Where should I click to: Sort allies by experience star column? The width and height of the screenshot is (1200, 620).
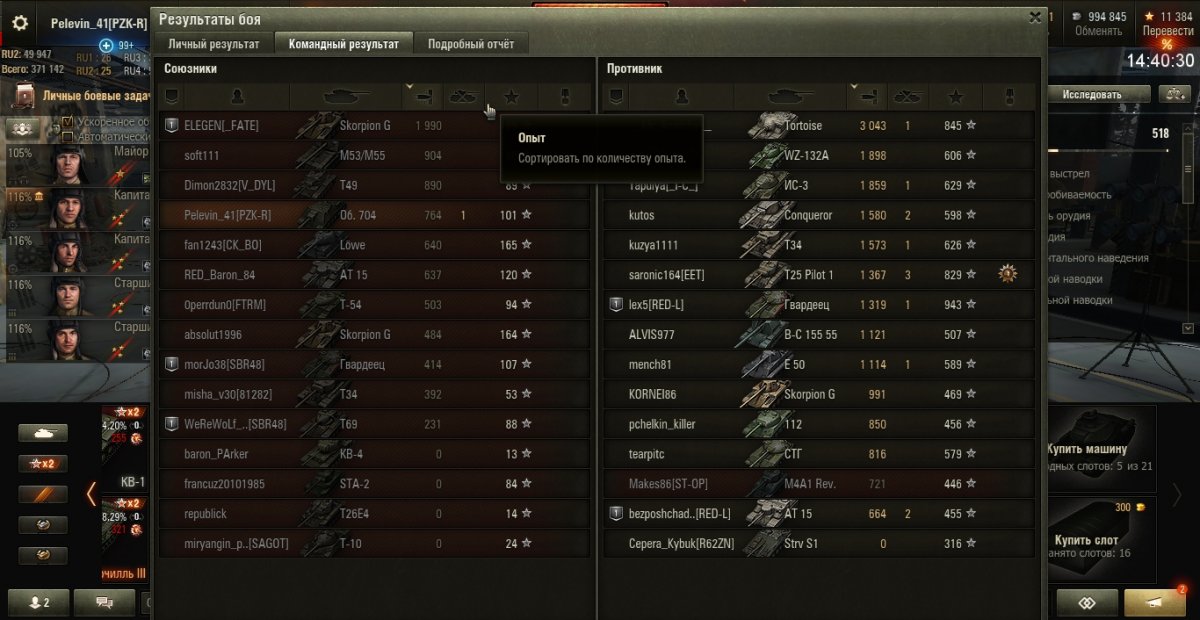click(x=512, y=97)
